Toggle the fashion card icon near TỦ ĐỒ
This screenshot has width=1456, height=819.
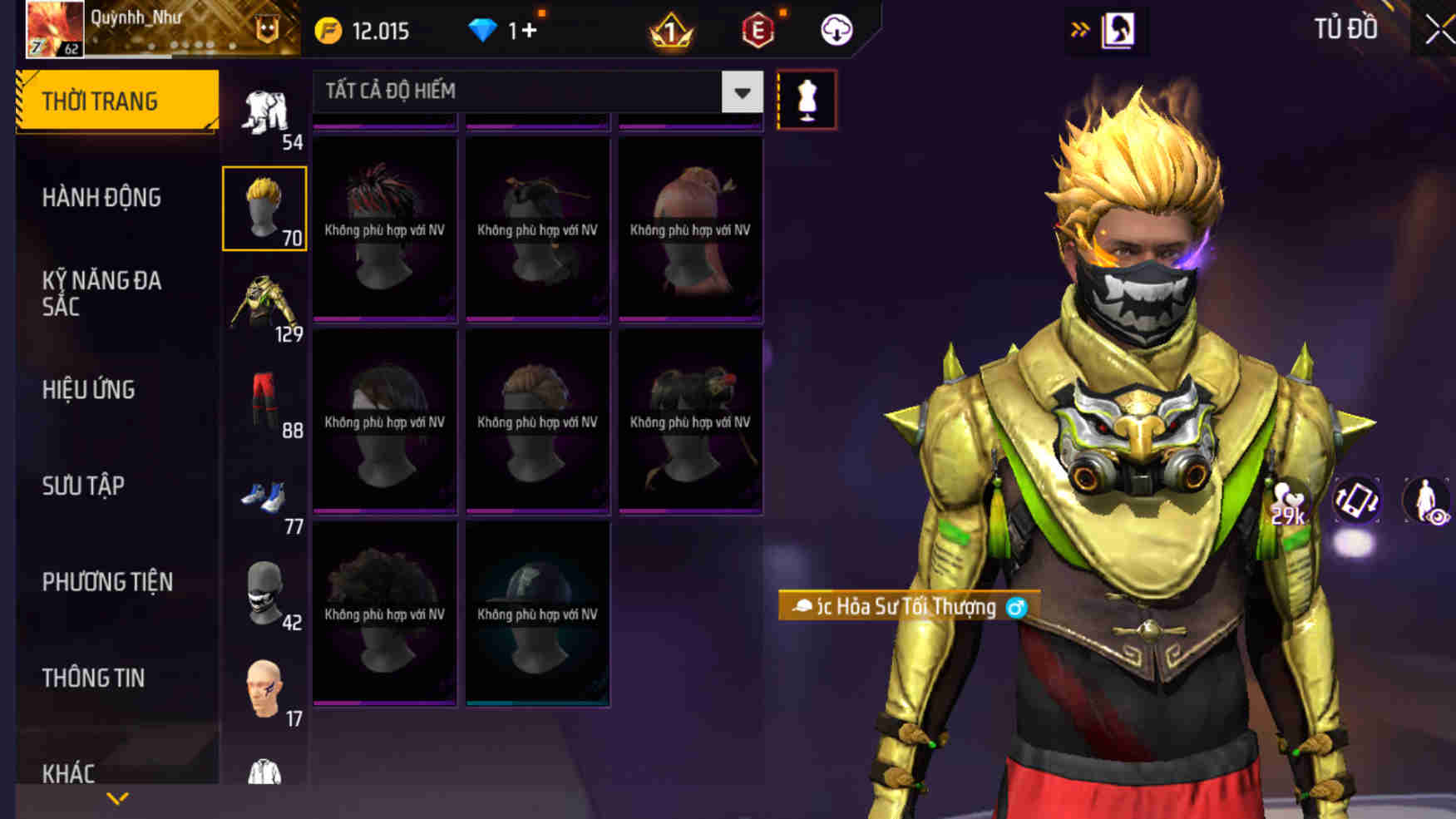1117,29
